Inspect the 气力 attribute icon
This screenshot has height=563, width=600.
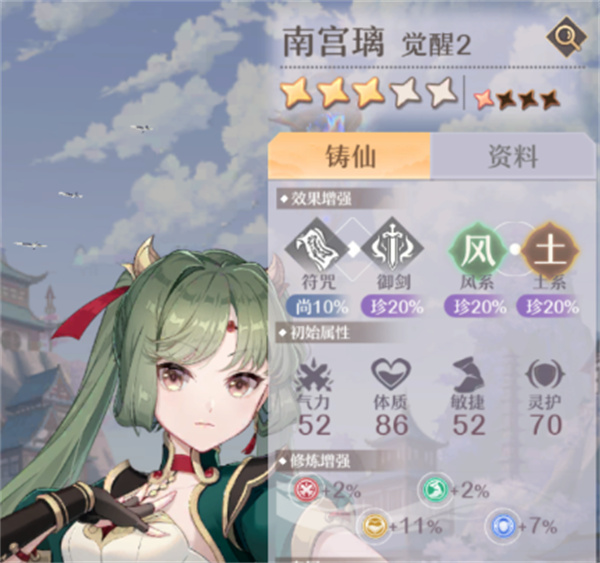(314, 376)
